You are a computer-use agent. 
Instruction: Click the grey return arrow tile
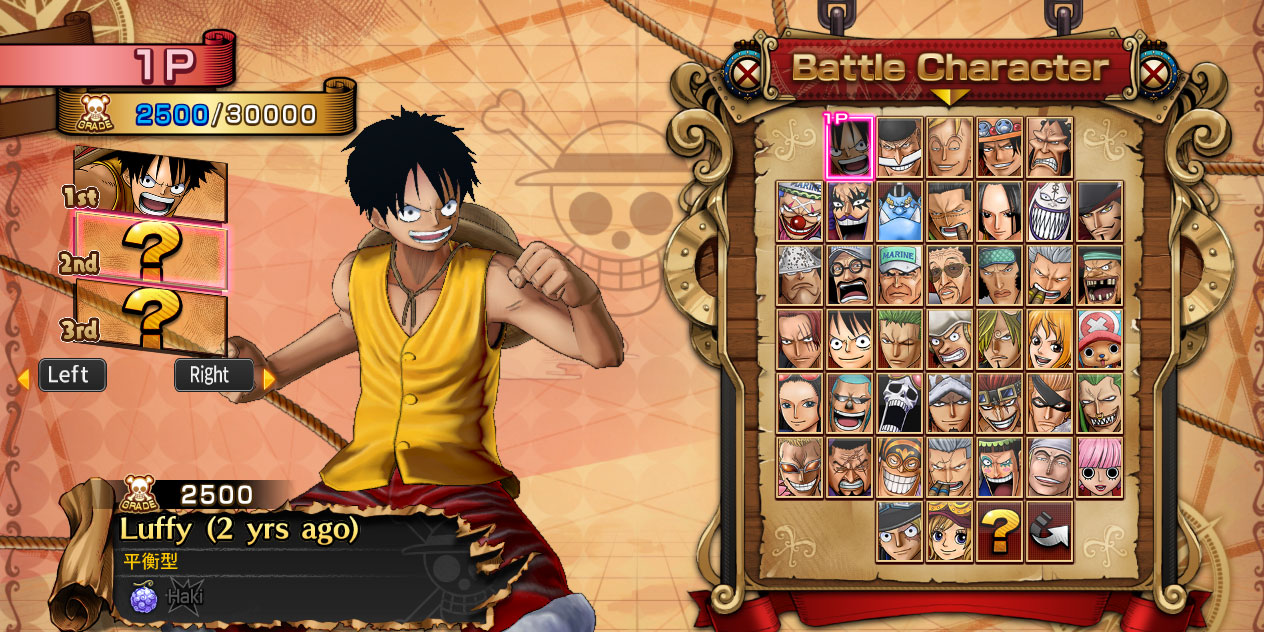pyautogui.click(x=1049, y=531)
